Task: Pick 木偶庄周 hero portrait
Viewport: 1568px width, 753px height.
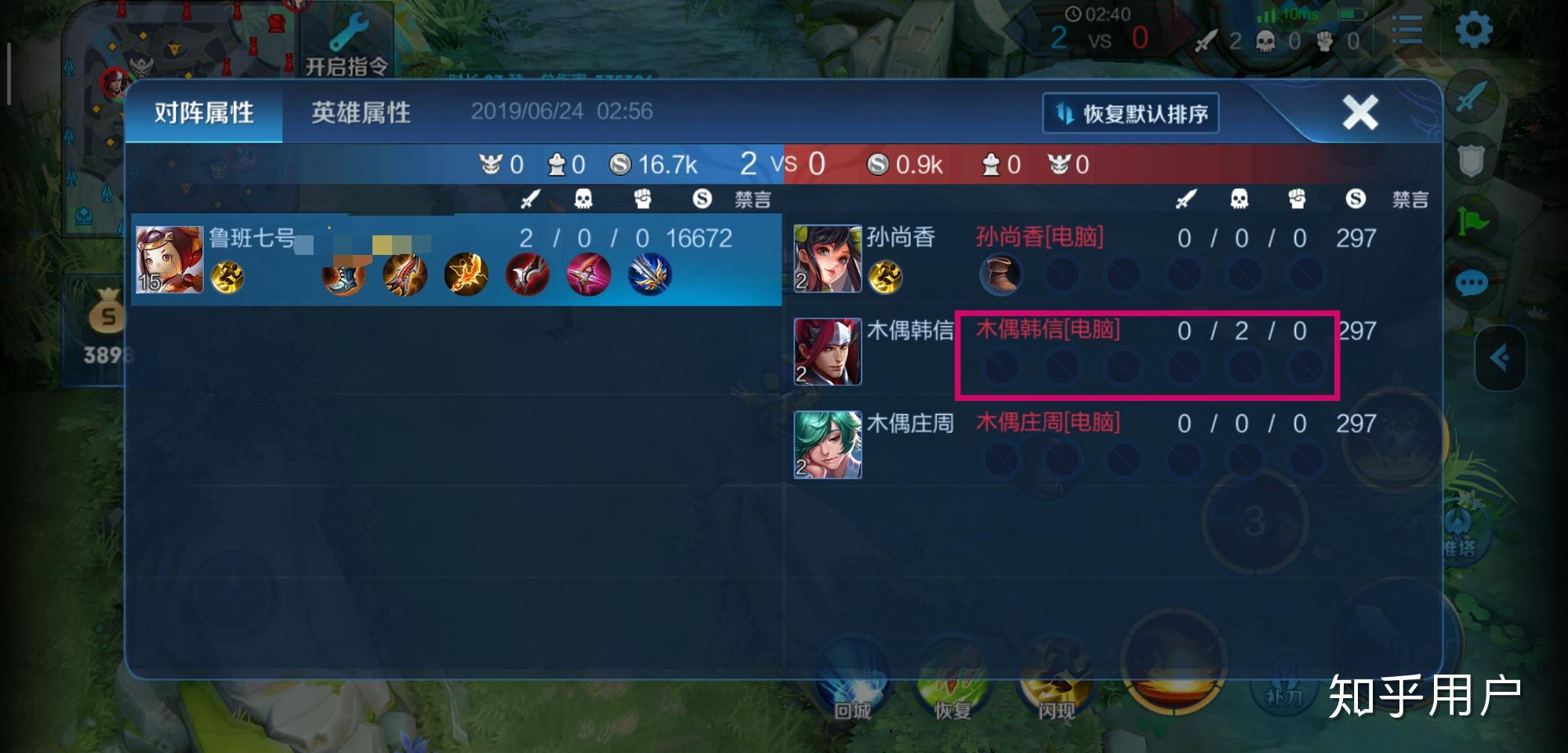Action: [827, 444]
